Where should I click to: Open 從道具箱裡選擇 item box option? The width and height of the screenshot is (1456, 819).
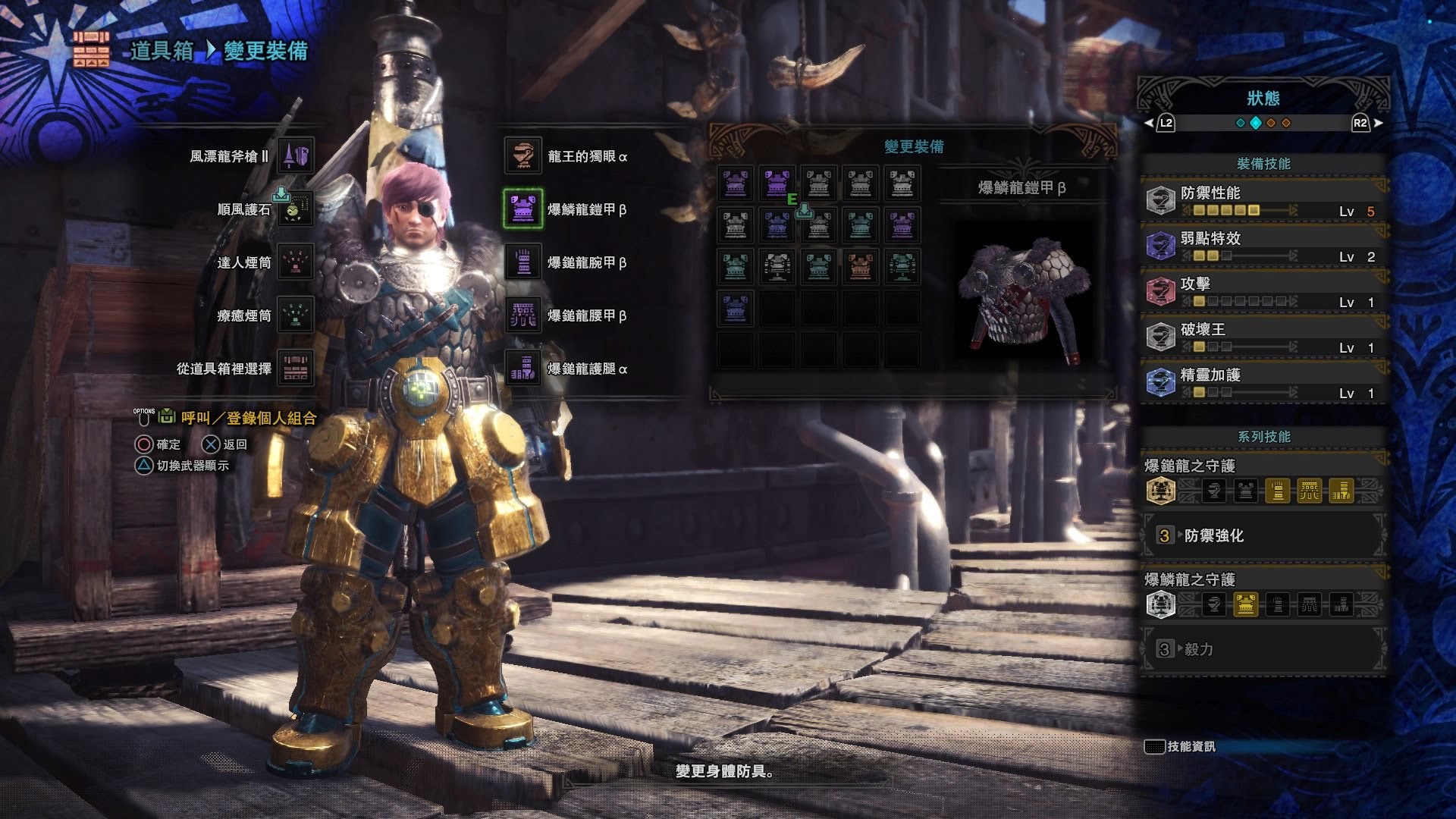(x=296, y=369)
